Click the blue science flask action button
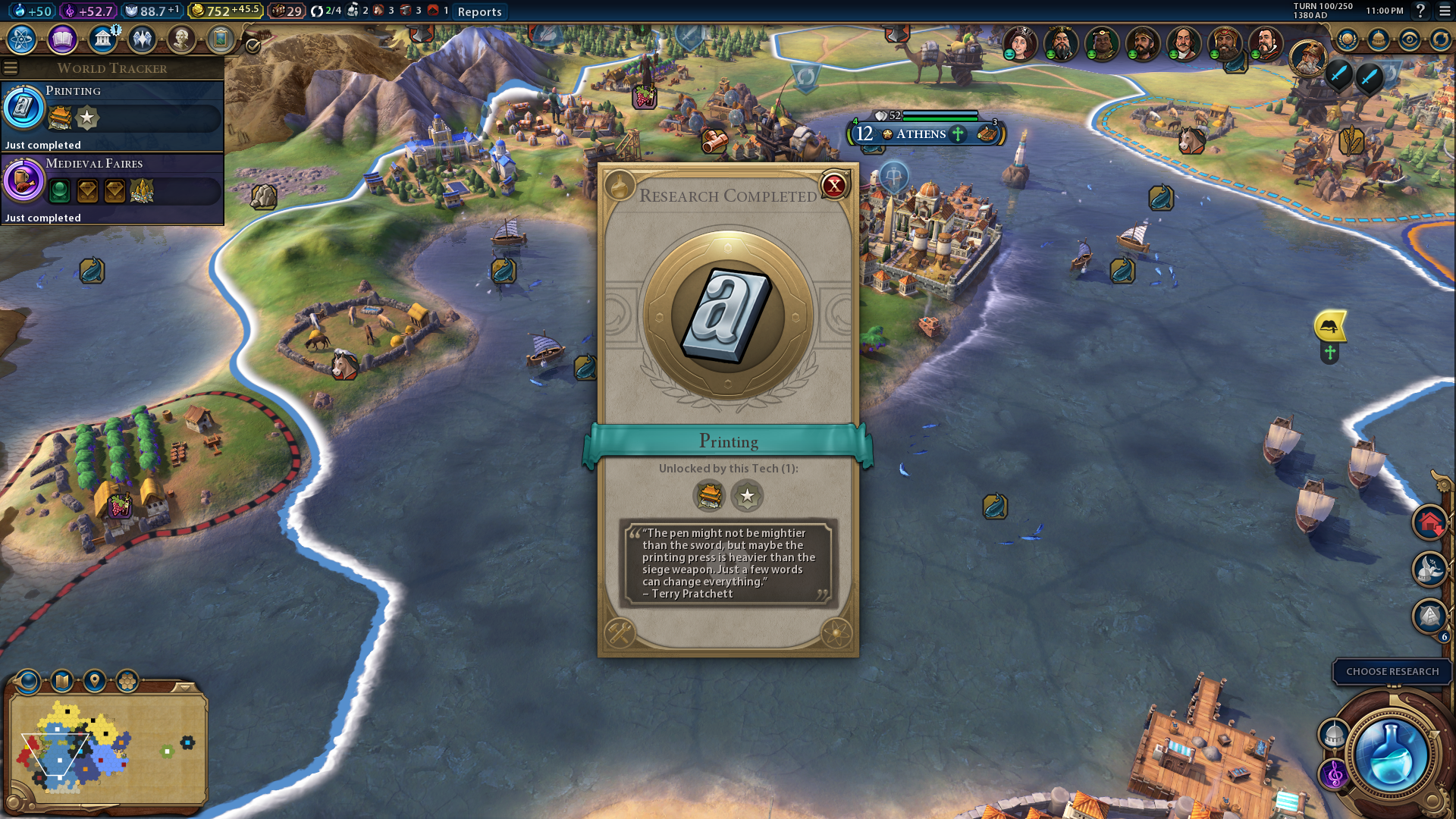Viewport: 1456px width, 819px height. [1390, 756]
